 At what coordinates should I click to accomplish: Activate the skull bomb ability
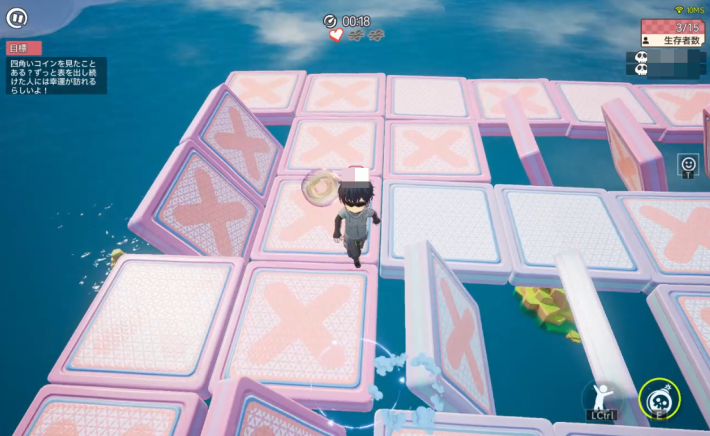tap(659, 398)
